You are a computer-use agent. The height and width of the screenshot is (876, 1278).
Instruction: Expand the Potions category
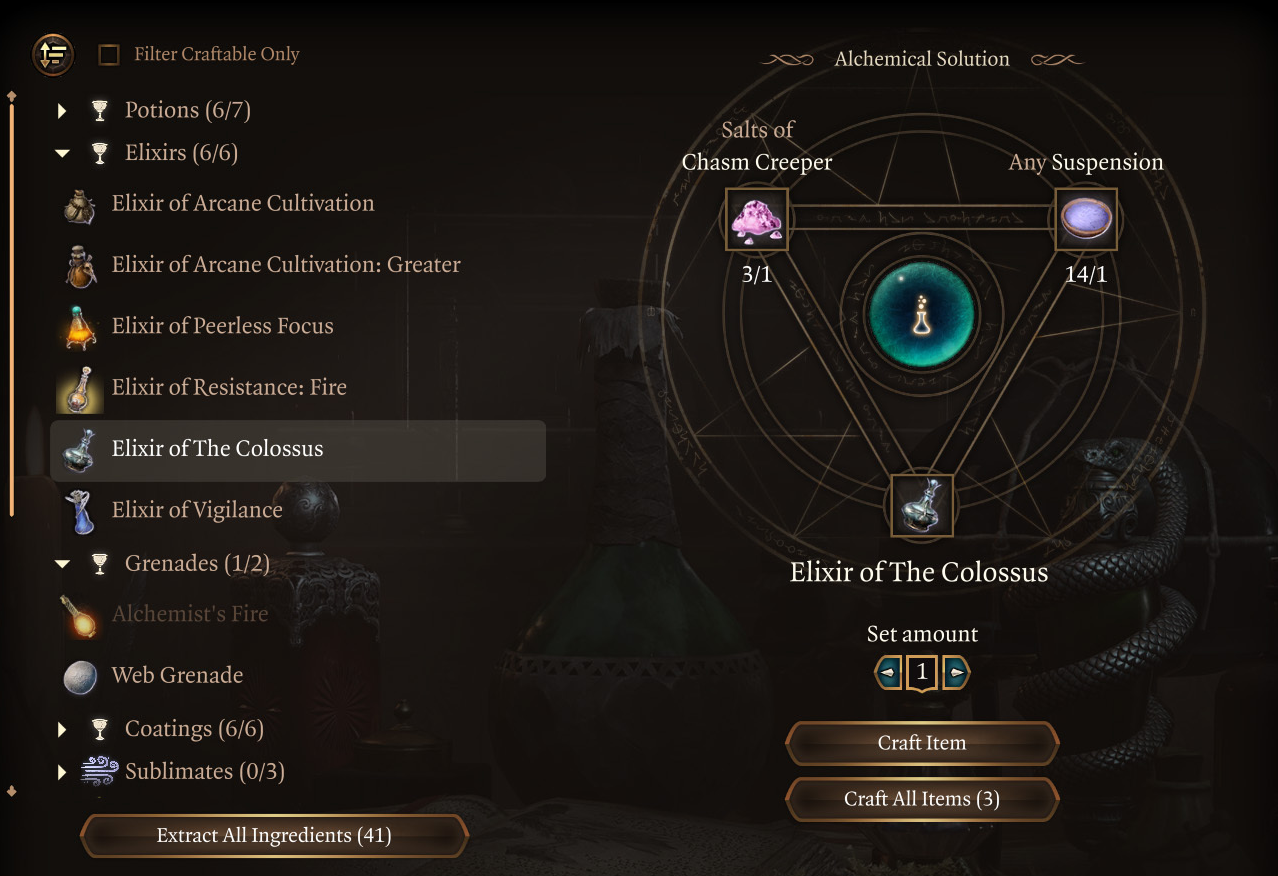62,111
